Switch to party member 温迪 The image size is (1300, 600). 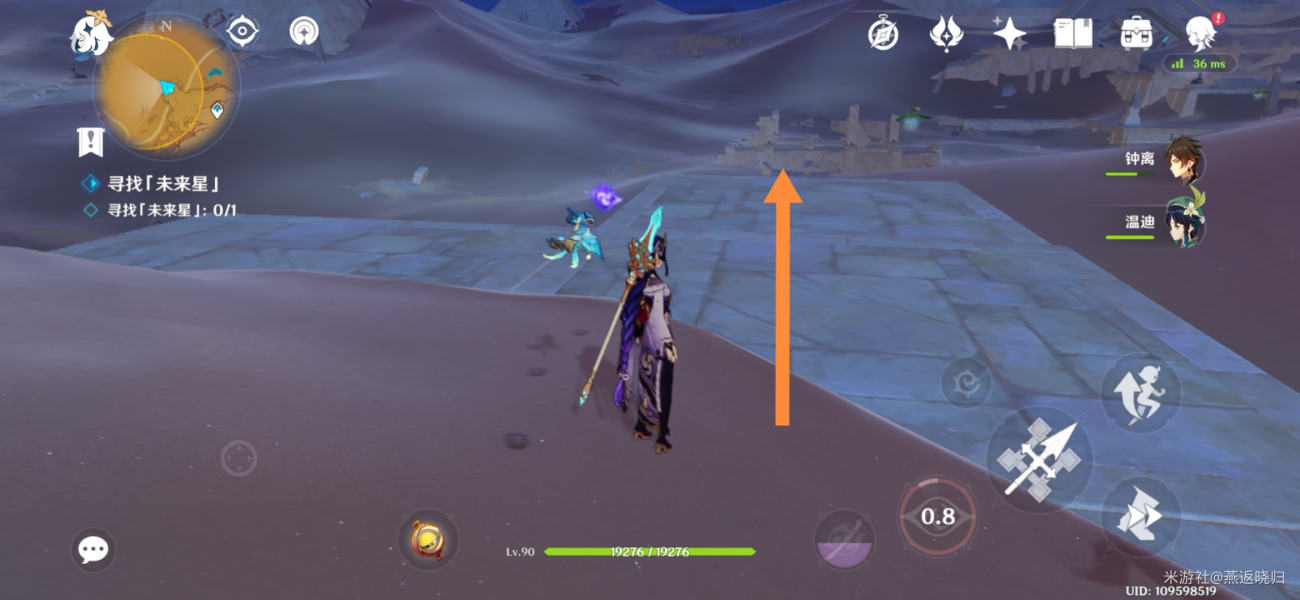pos(1183,226)
